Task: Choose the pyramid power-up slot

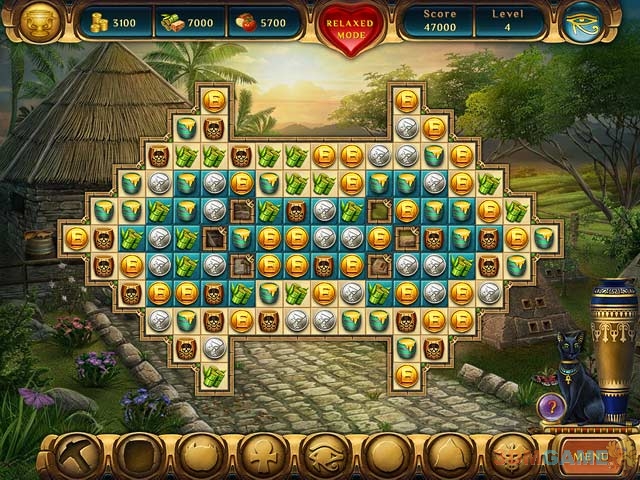Action: coord(450,456)
